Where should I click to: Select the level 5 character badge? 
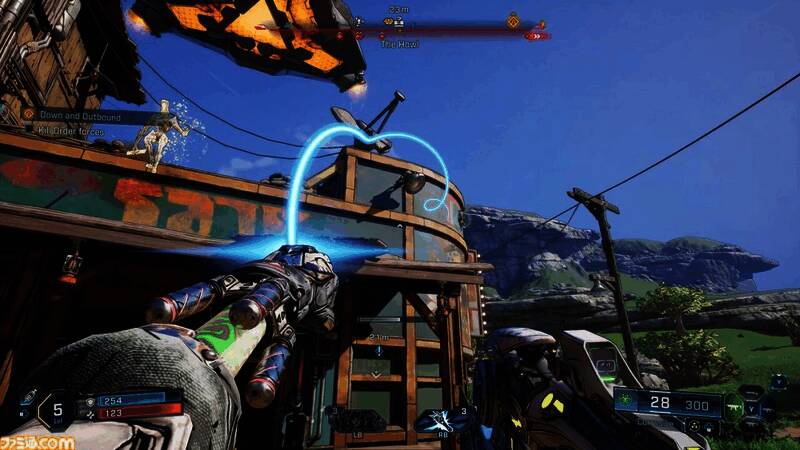click(x=58, y=408)
